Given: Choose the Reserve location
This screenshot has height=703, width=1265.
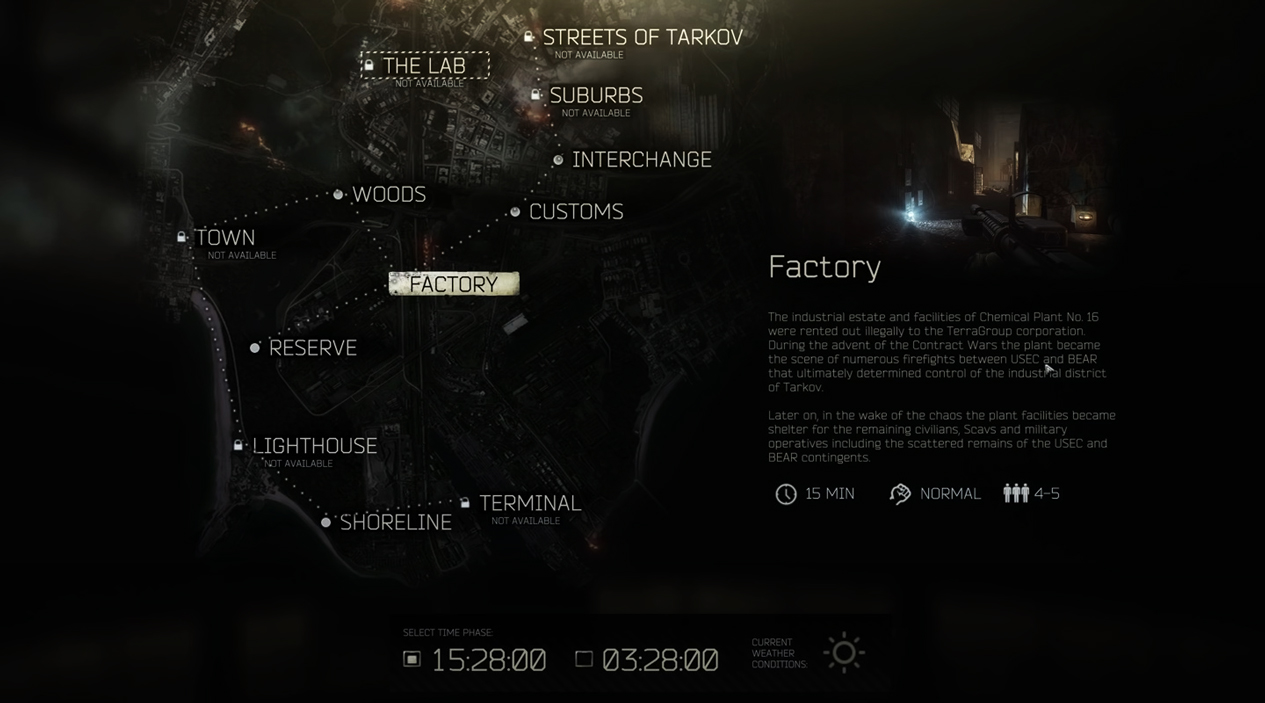Looking at the screenshot, I should point(312,348).
